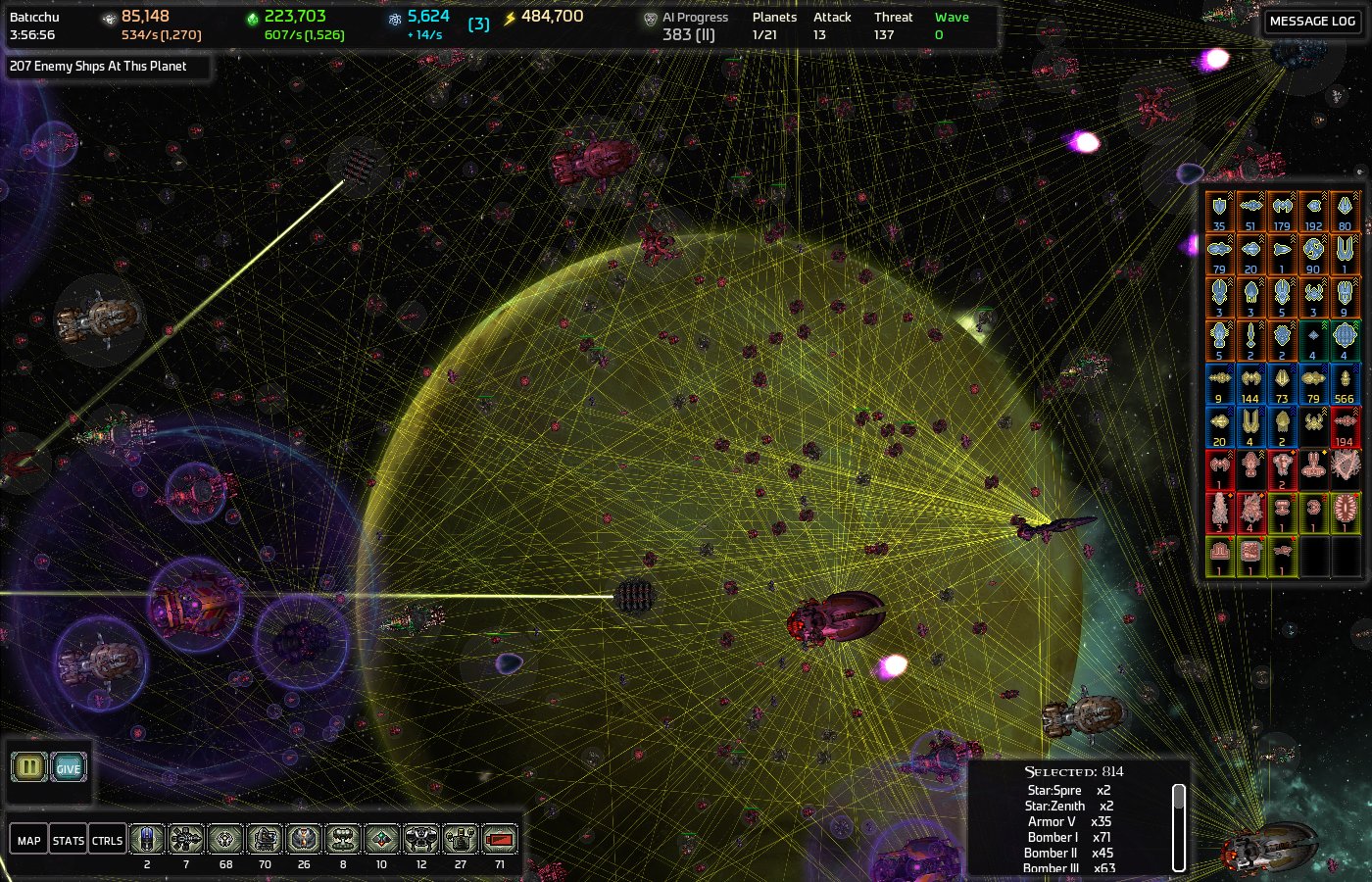Viewport: 1372px width, 882px height.
Task: Select the toolbar icon with count 7
Action: tap(186, 840)
